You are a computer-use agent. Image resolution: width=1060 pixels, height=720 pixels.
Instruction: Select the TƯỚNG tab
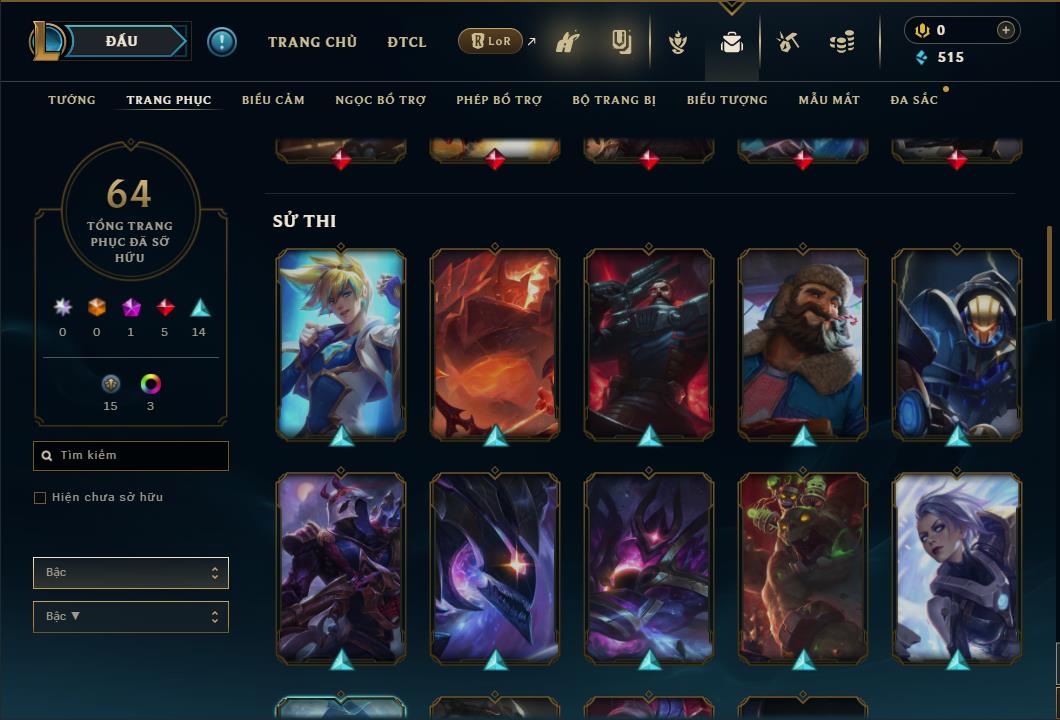click(x=72, y=100)
